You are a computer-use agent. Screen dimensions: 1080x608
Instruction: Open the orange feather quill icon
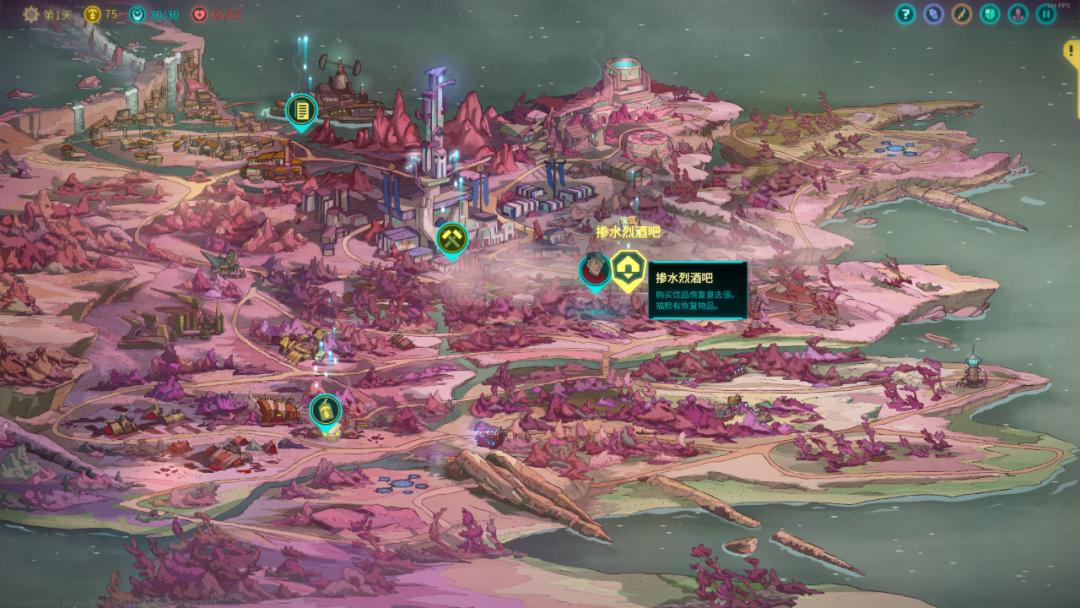(962, 14)
